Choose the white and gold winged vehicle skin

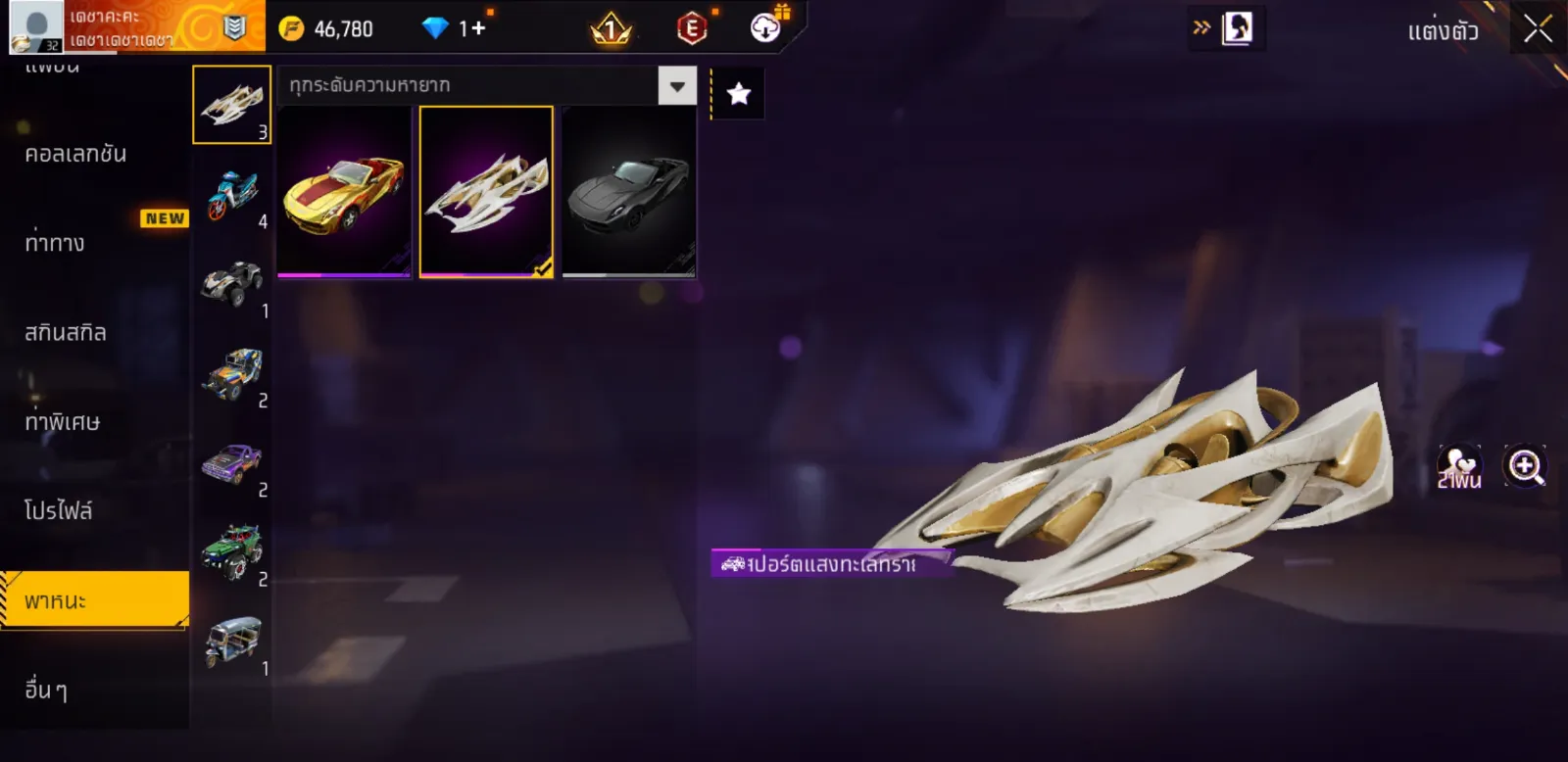pos(486,193)
